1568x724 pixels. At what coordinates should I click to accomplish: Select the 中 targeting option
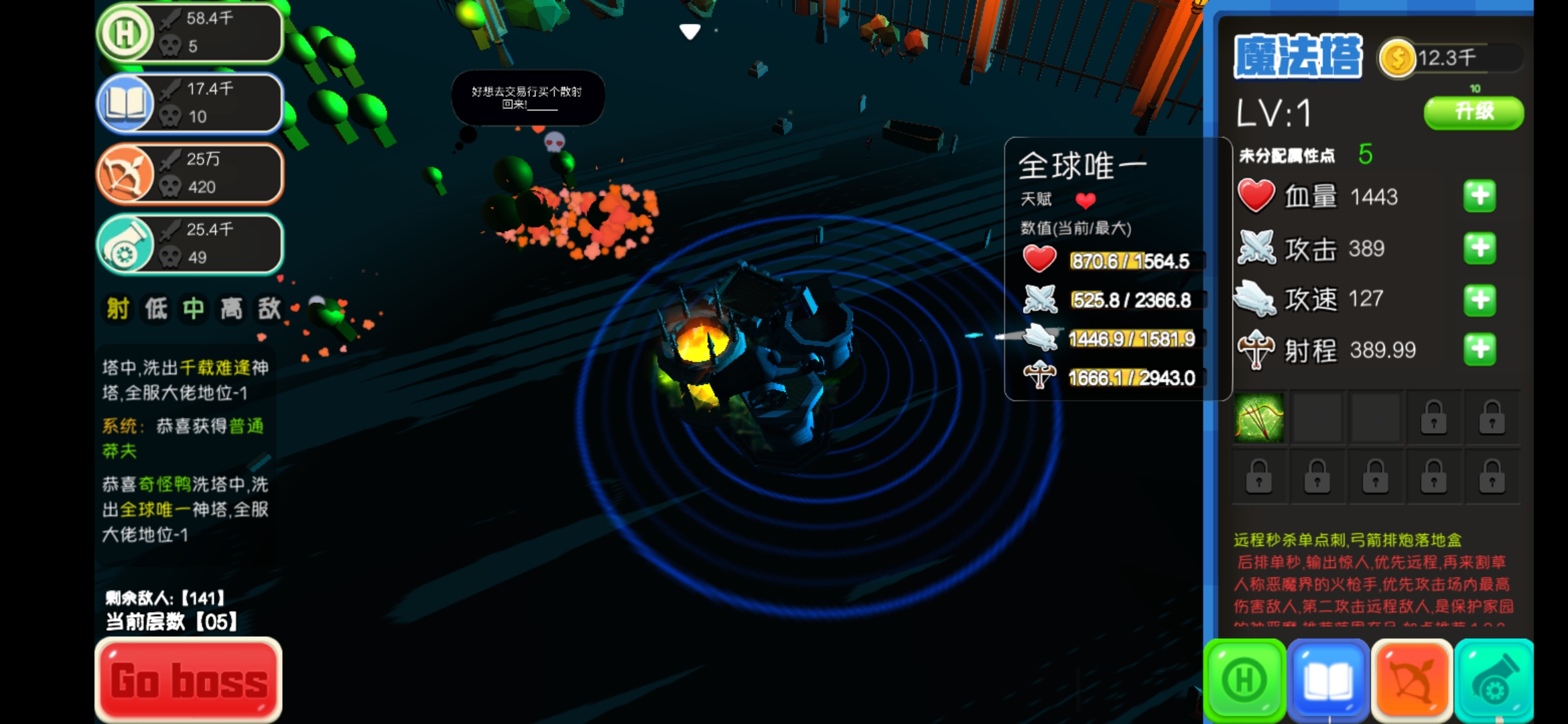coord(192,309)
